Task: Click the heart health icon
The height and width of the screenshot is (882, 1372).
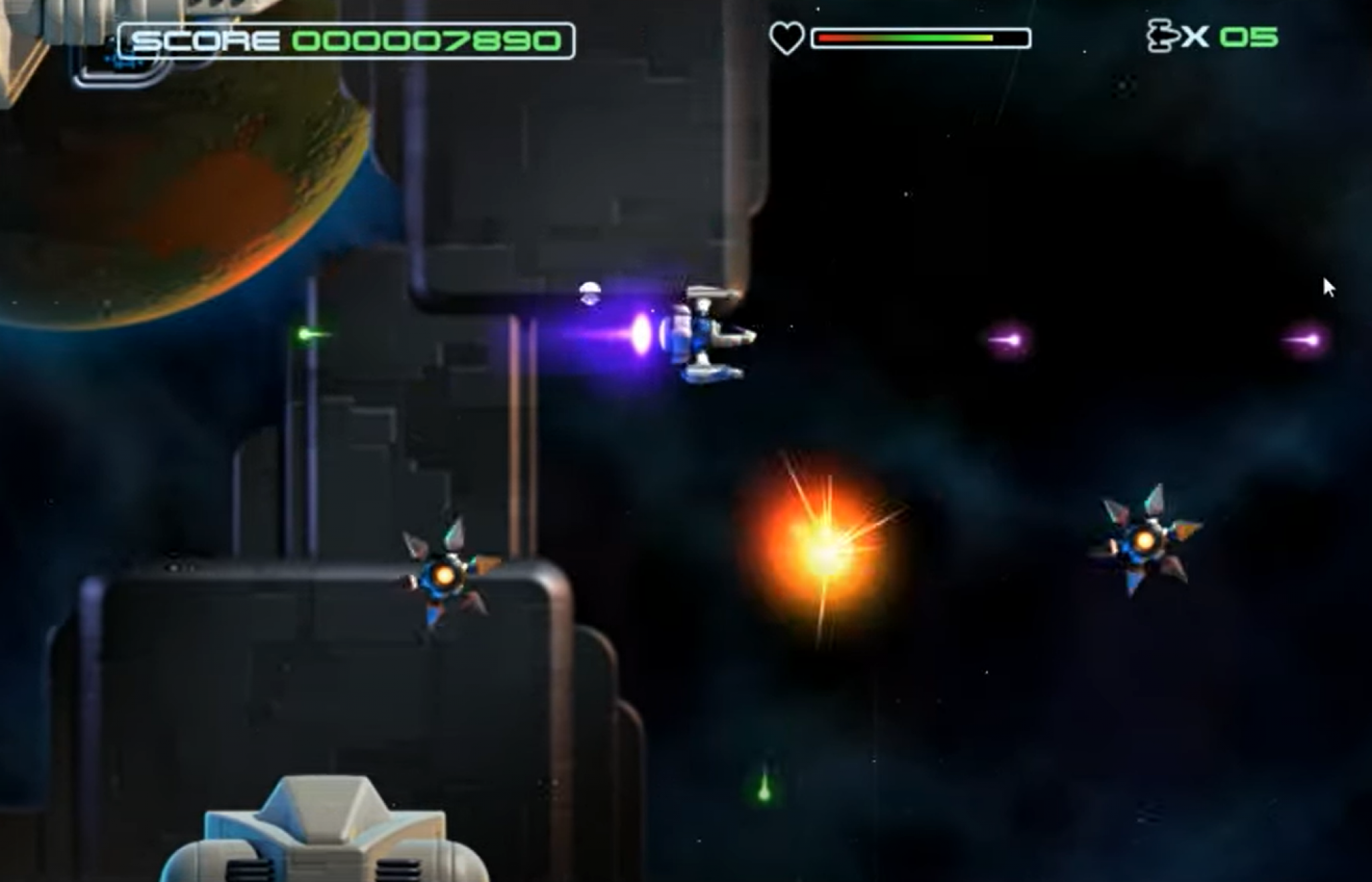Action: point(787,38)
